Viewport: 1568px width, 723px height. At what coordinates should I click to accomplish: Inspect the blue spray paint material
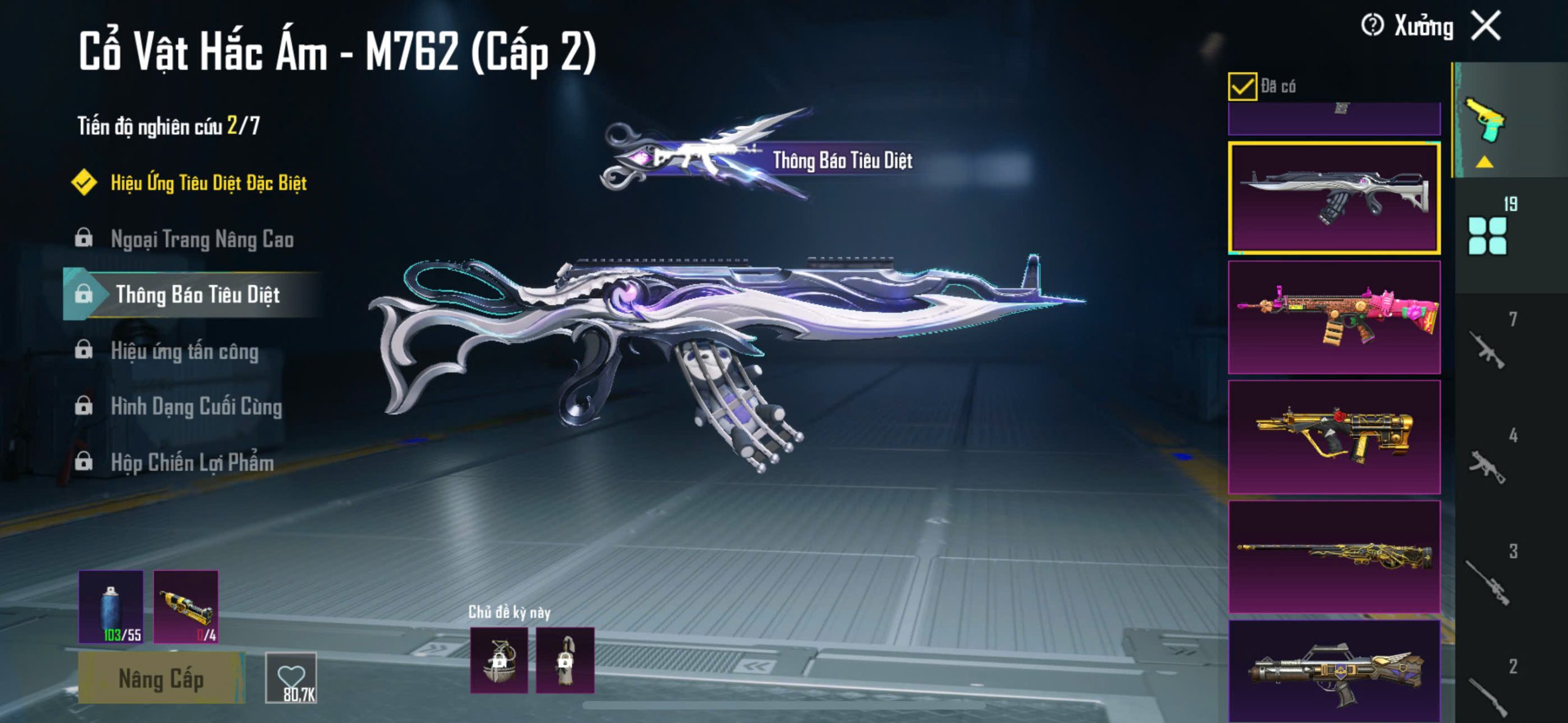(111, 607)
